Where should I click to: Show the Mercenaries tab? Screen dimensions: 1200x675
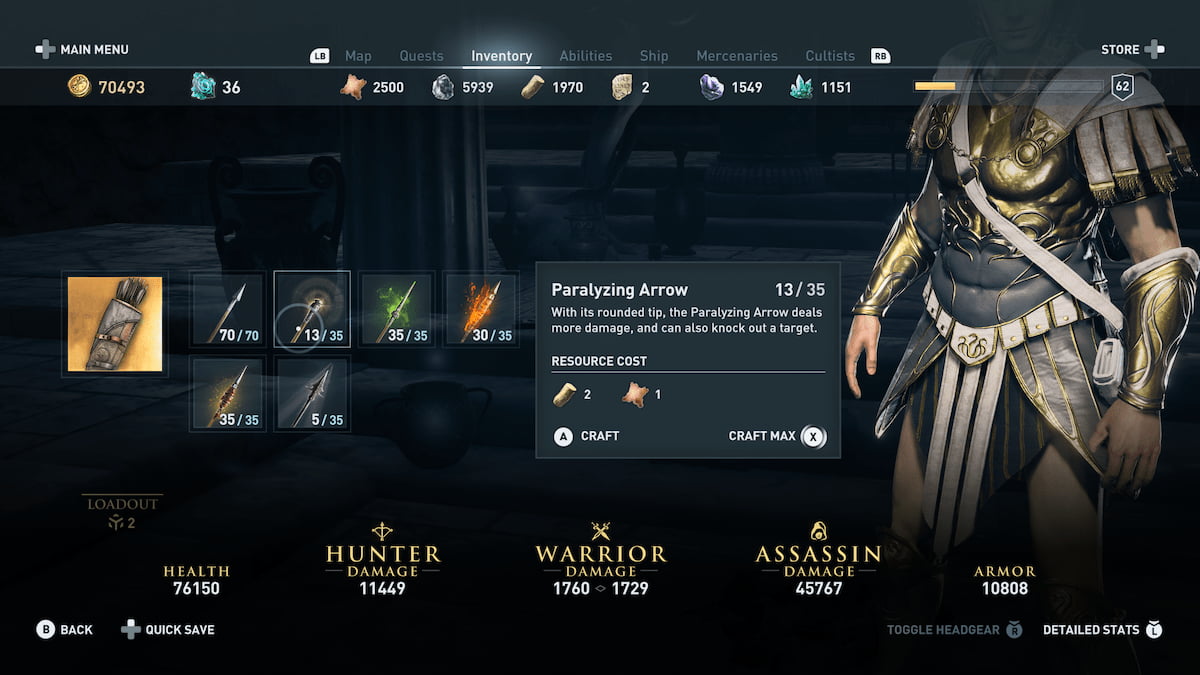(737, 56)
